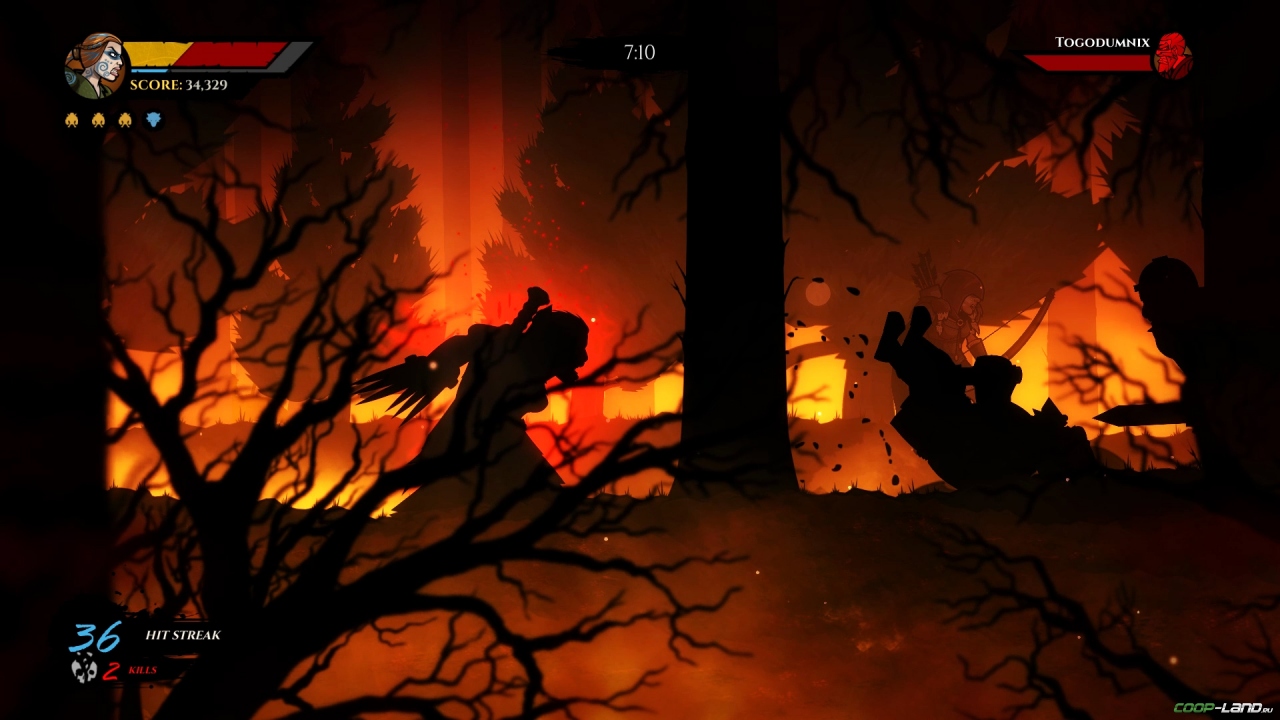Screen dimensions: 1280x720
Task: Select the blue wolf head icon
Action: click(153, 120)
